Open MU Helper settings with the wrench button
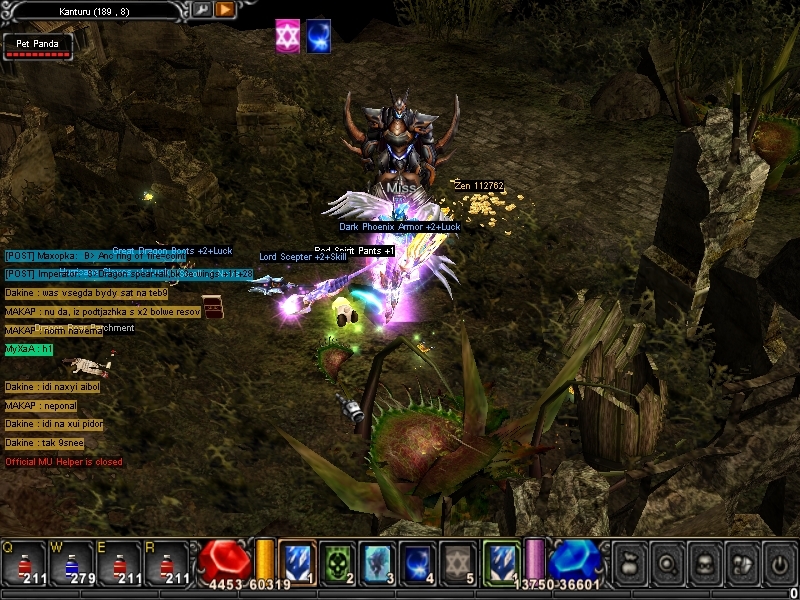The image size is (800, 600). (x=201, y=9)
